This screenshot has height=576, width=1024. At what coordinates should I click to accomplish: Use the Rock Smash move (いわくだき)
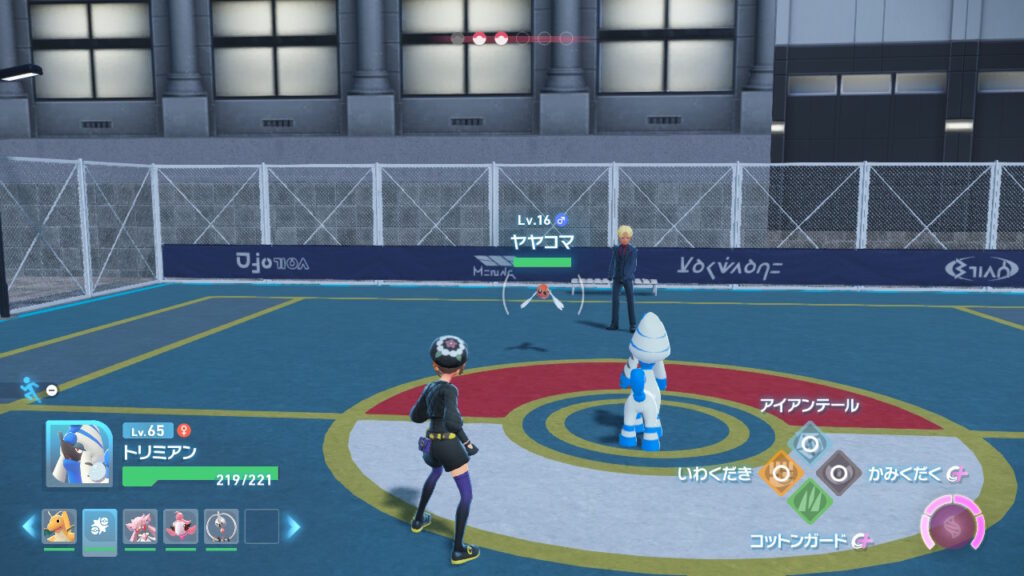[779, 472]
